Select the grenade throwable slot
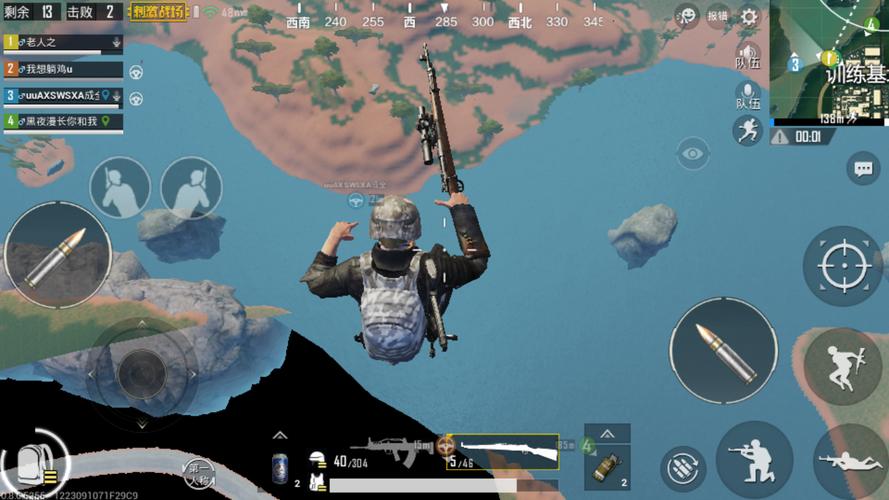Image resolution: width=889 pixels, height=500 pixels. click(605, 464)
